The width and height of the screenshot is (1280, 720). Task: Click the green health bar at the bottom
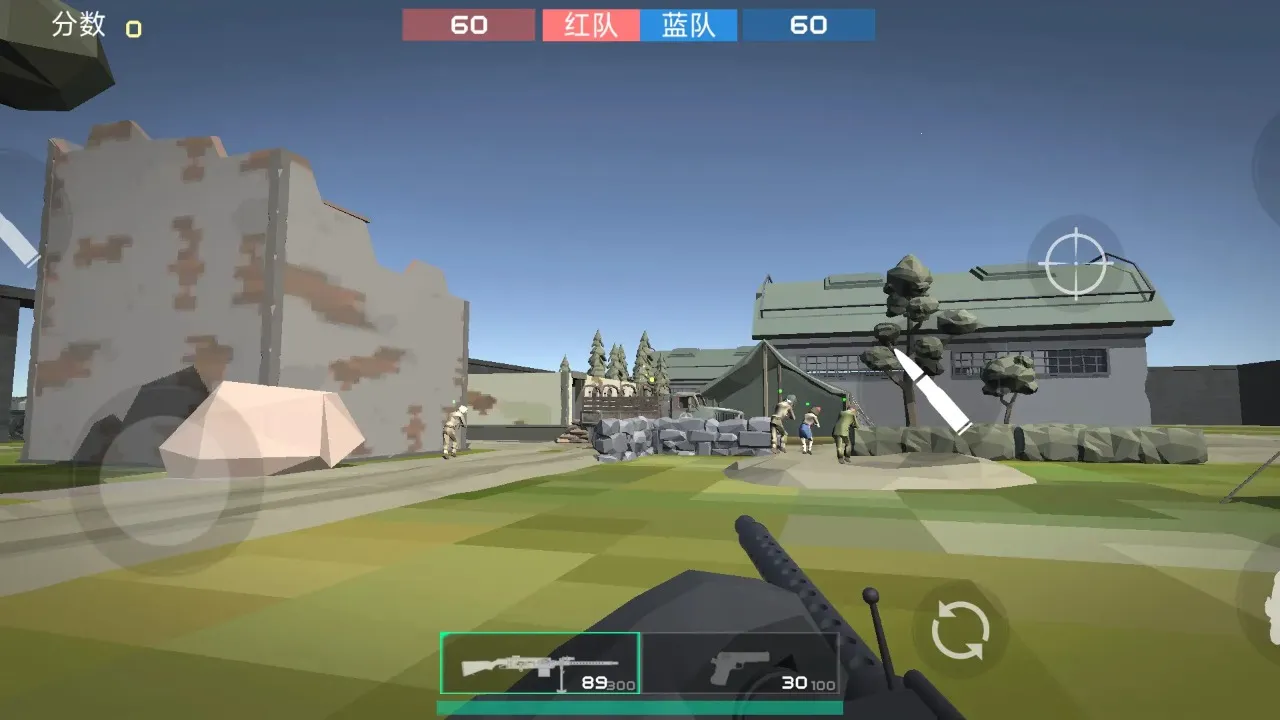pos(640,707)
